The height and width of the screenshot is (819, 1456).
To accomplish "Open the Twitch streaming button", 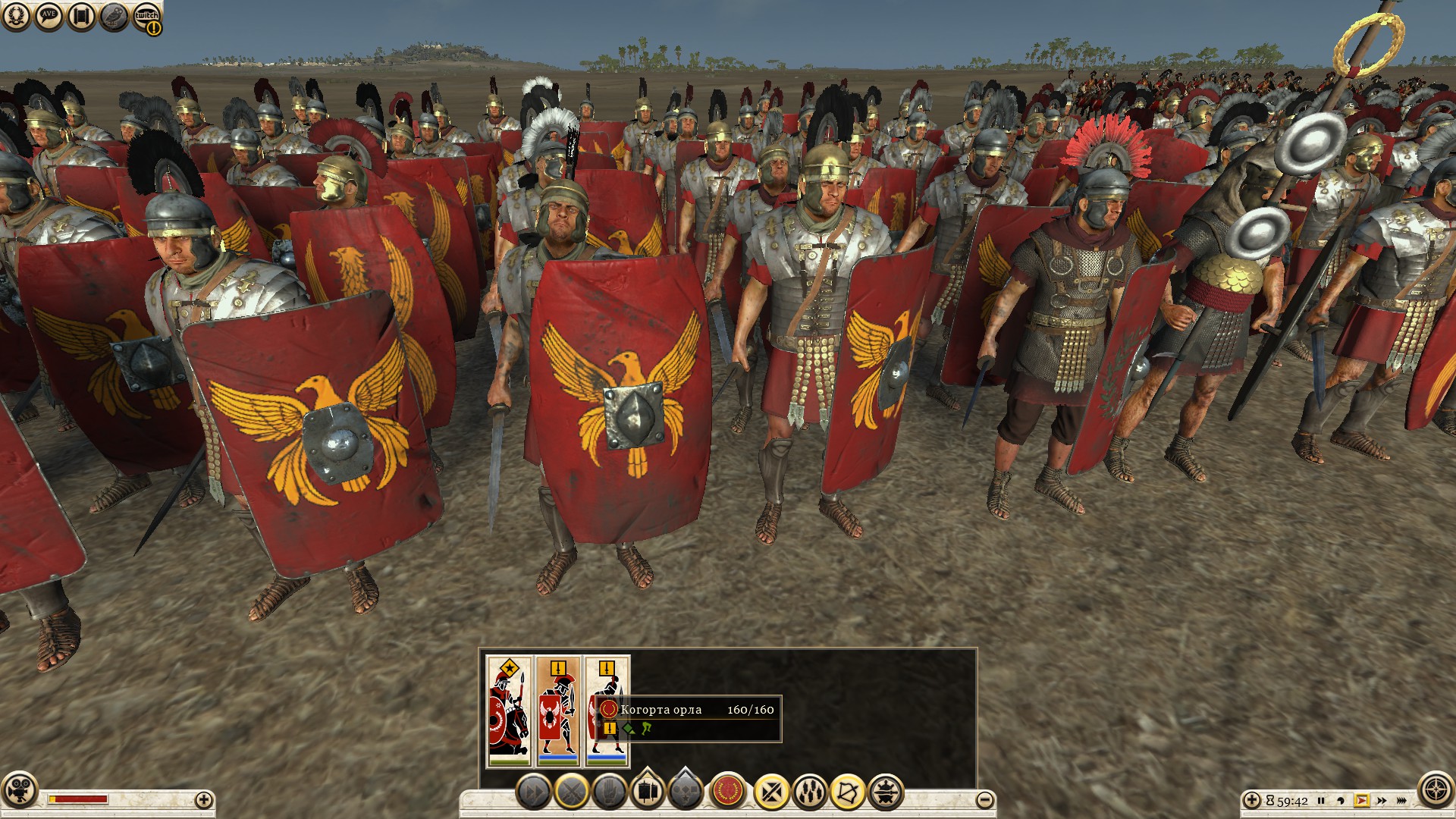I will pyautogui.click(x=147, y=17).
